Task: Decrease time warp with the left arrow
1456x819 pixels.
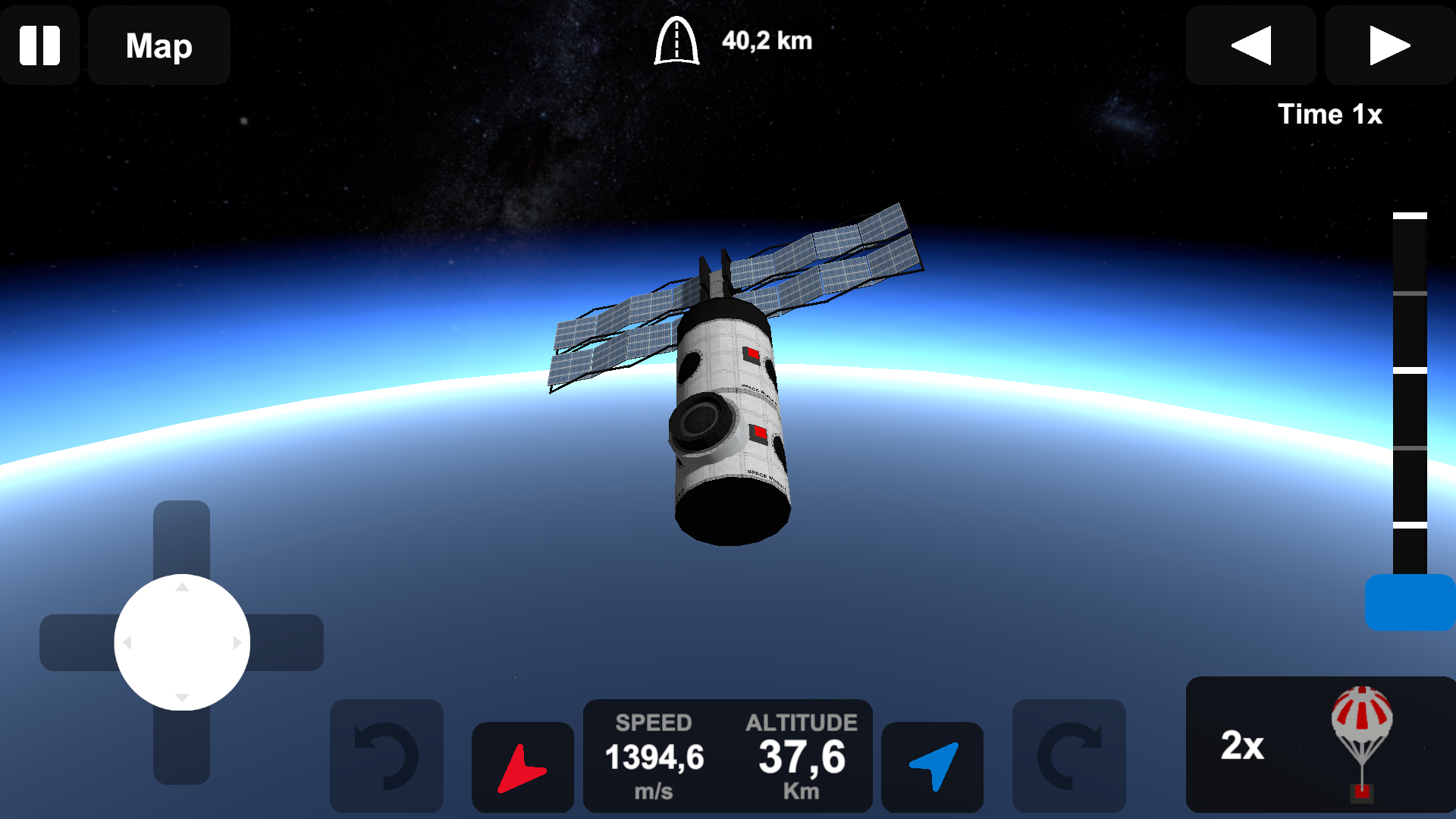Action: pyautogui.click(x=1250, y=45)
